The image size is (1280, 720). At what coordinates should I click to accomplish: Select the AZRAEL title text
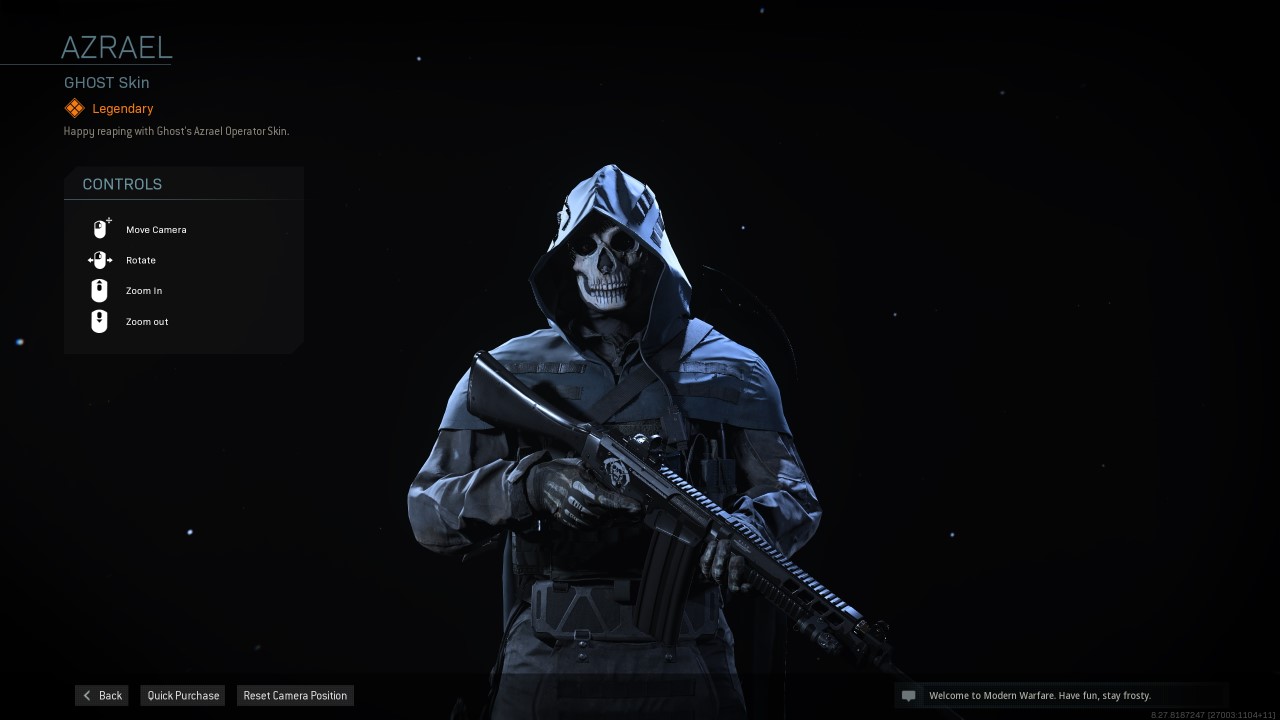click(x=116, y=46)
